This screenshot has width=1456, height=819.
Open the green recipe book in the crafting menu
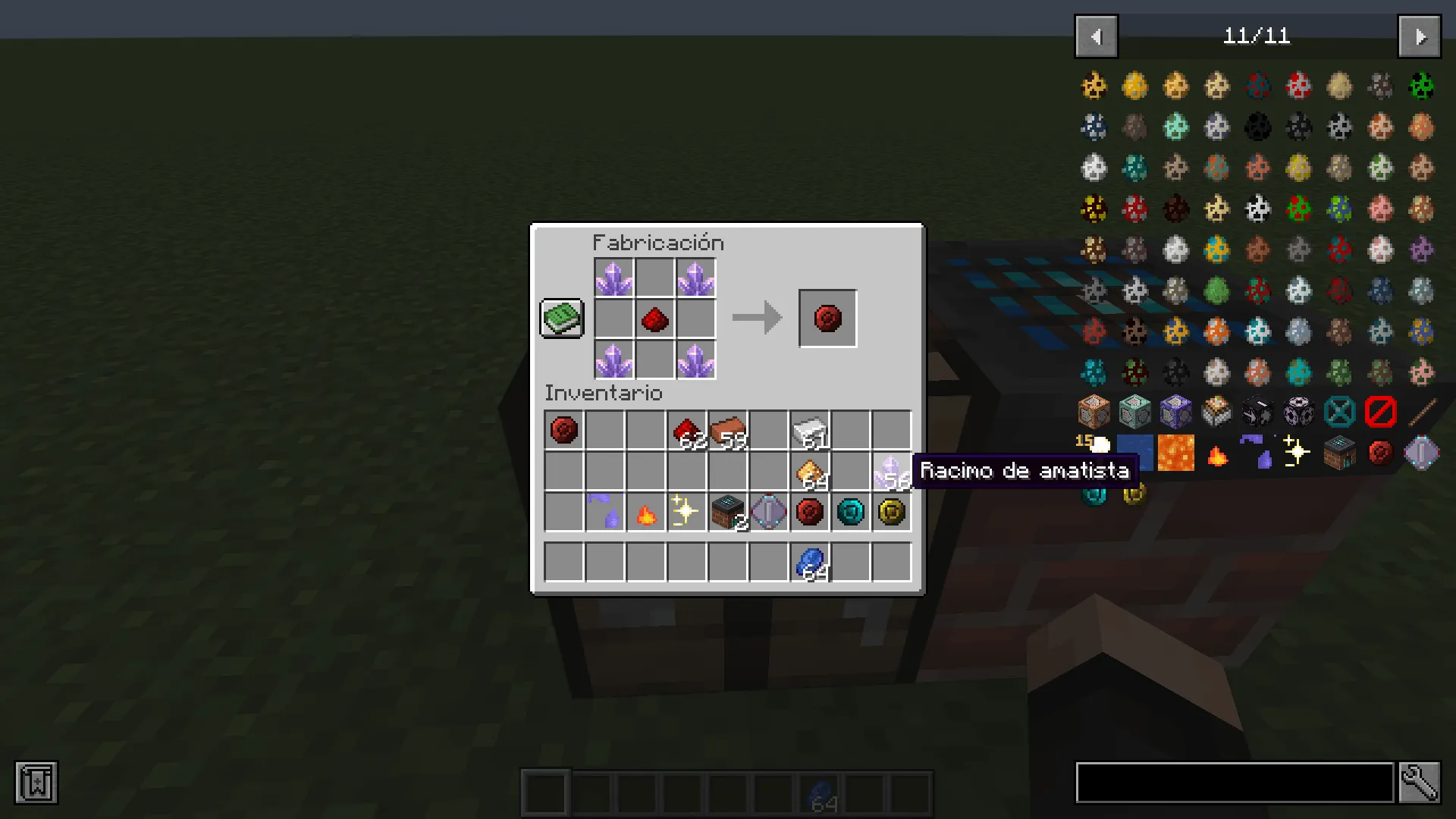click(561, 318)
